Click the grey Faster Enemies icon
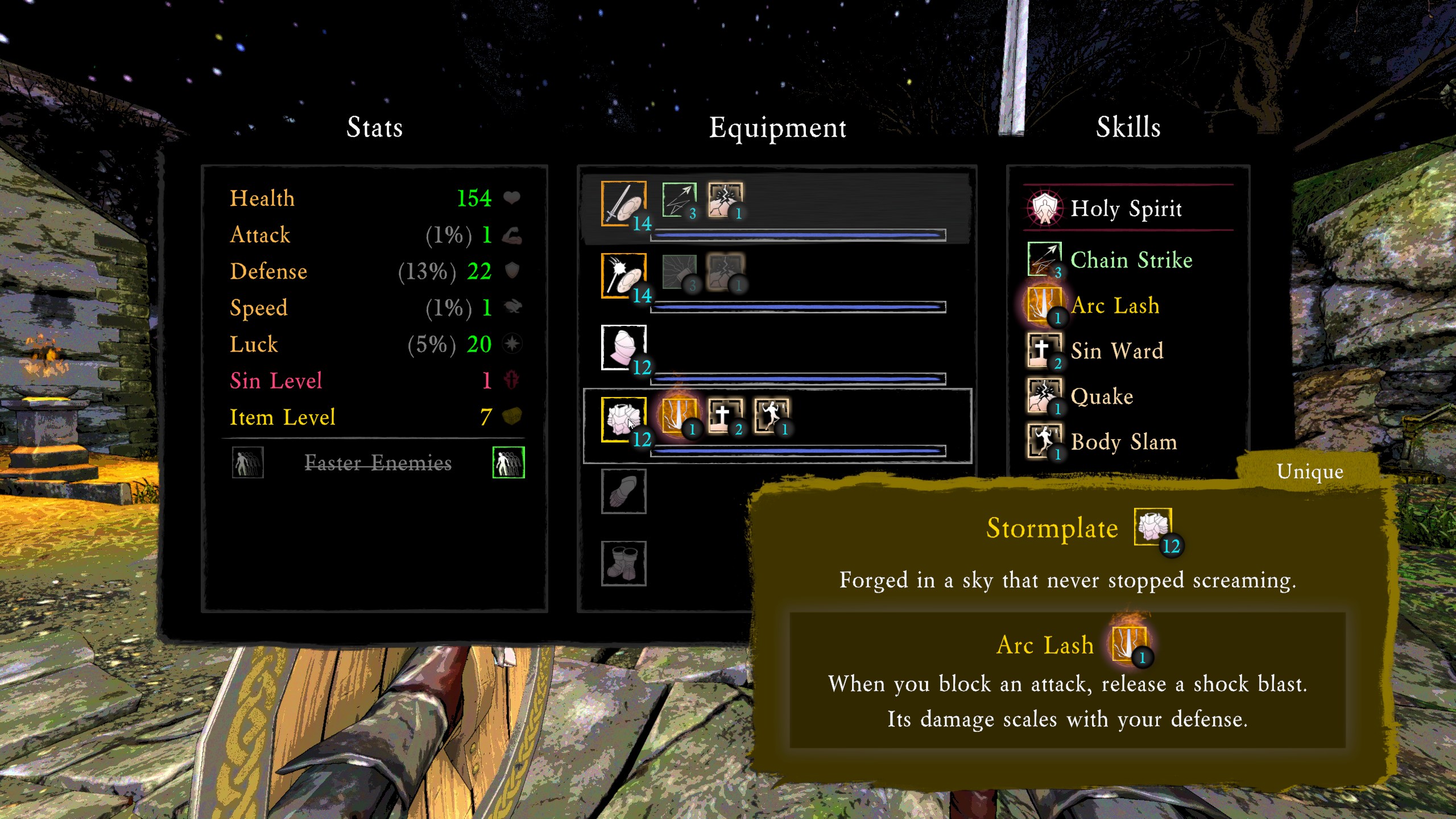Viewport: 1456px width, 819px height. tap(247, 462)
